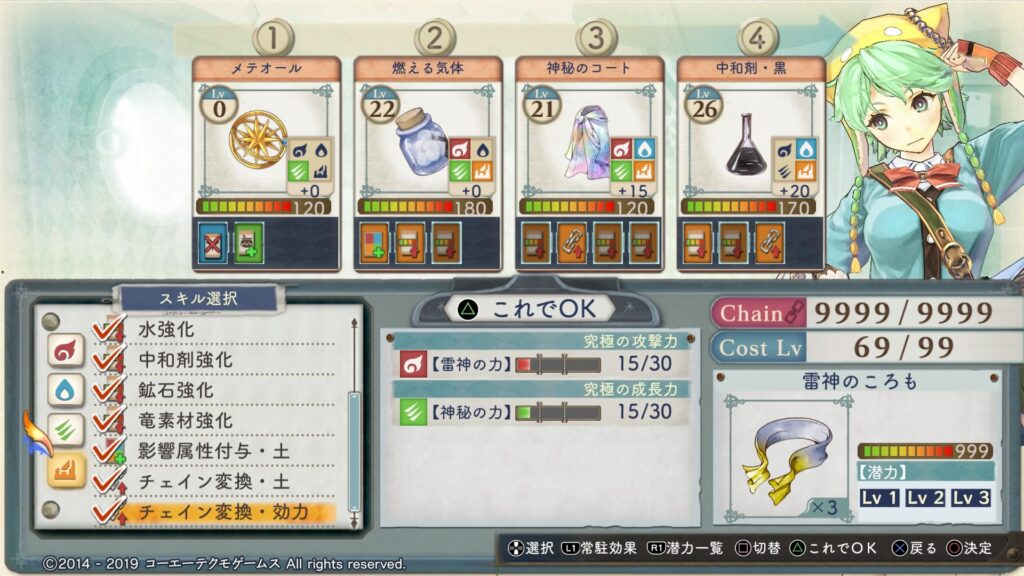Switch to the blue water element tab

[x=65, y=390]
